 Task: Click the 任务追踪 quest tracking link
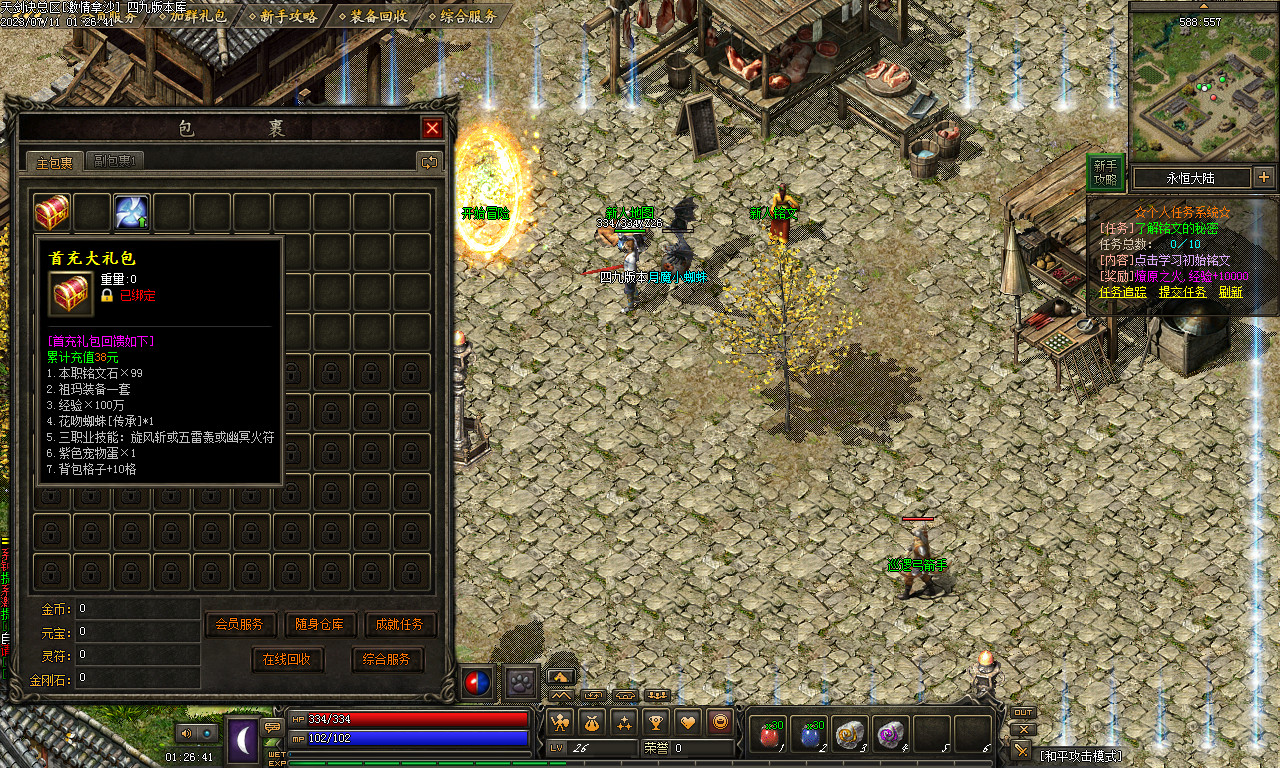(x=1123, y=292)
